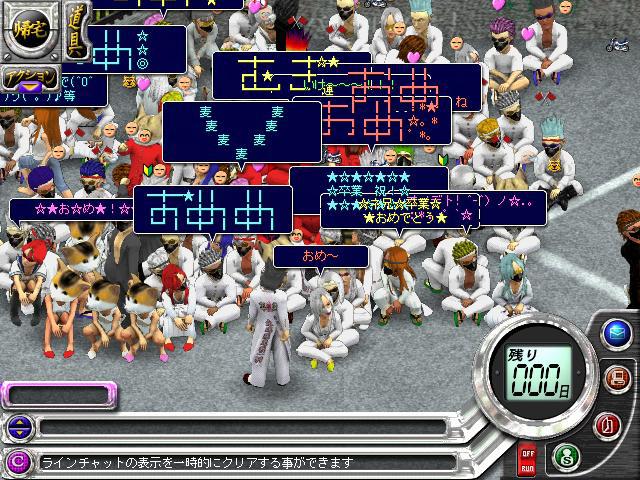640x480 pixels.
Task: Click the orange computer icon button
Action: pos(619,378)
